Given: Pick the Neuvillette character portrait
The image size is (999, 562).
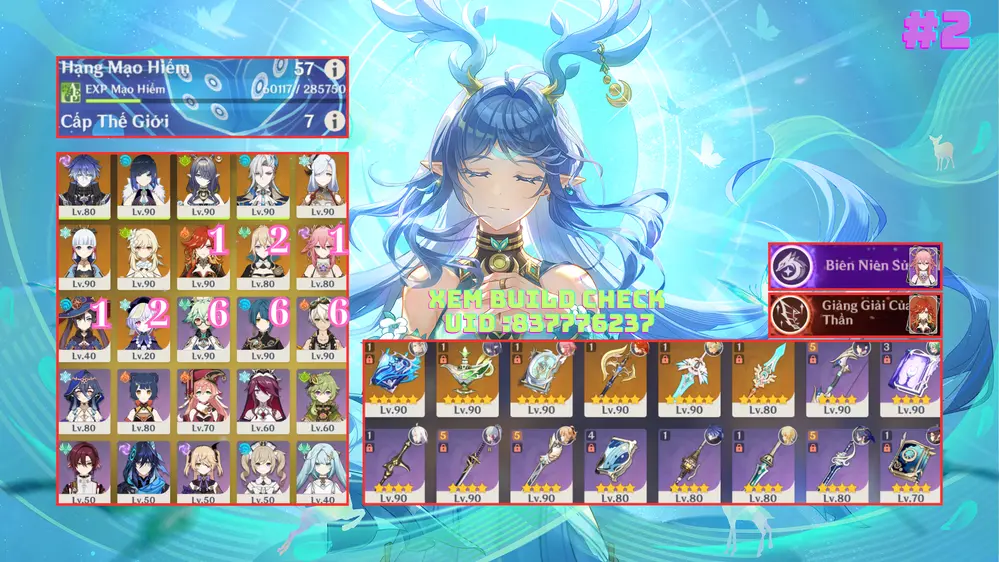Looking at the screenshot, I should tap(261, 183).
